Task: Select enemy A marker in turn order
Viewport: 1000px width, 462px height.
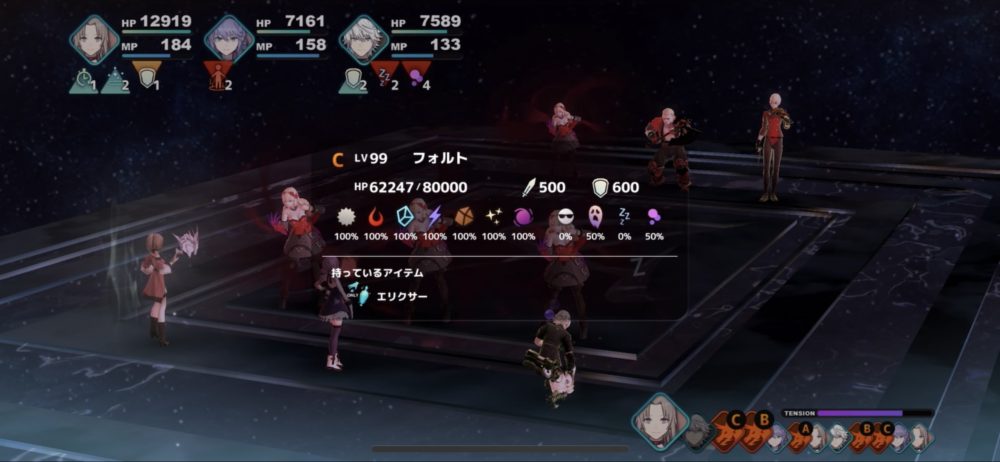Action: [801, 431]
